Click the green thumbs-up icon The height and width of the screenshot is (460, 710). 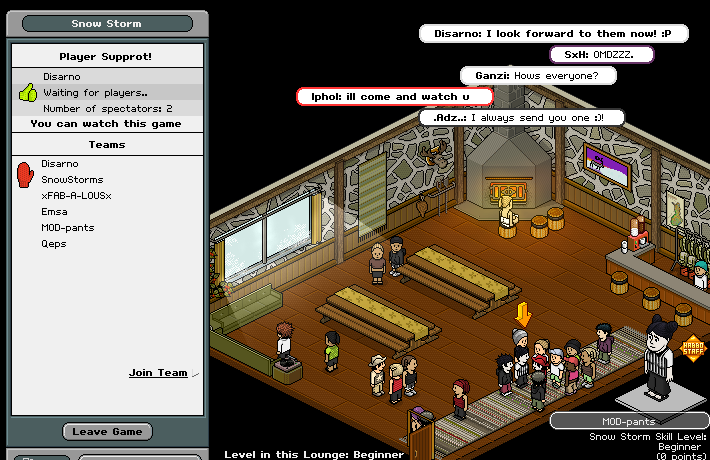pos(27,93)
